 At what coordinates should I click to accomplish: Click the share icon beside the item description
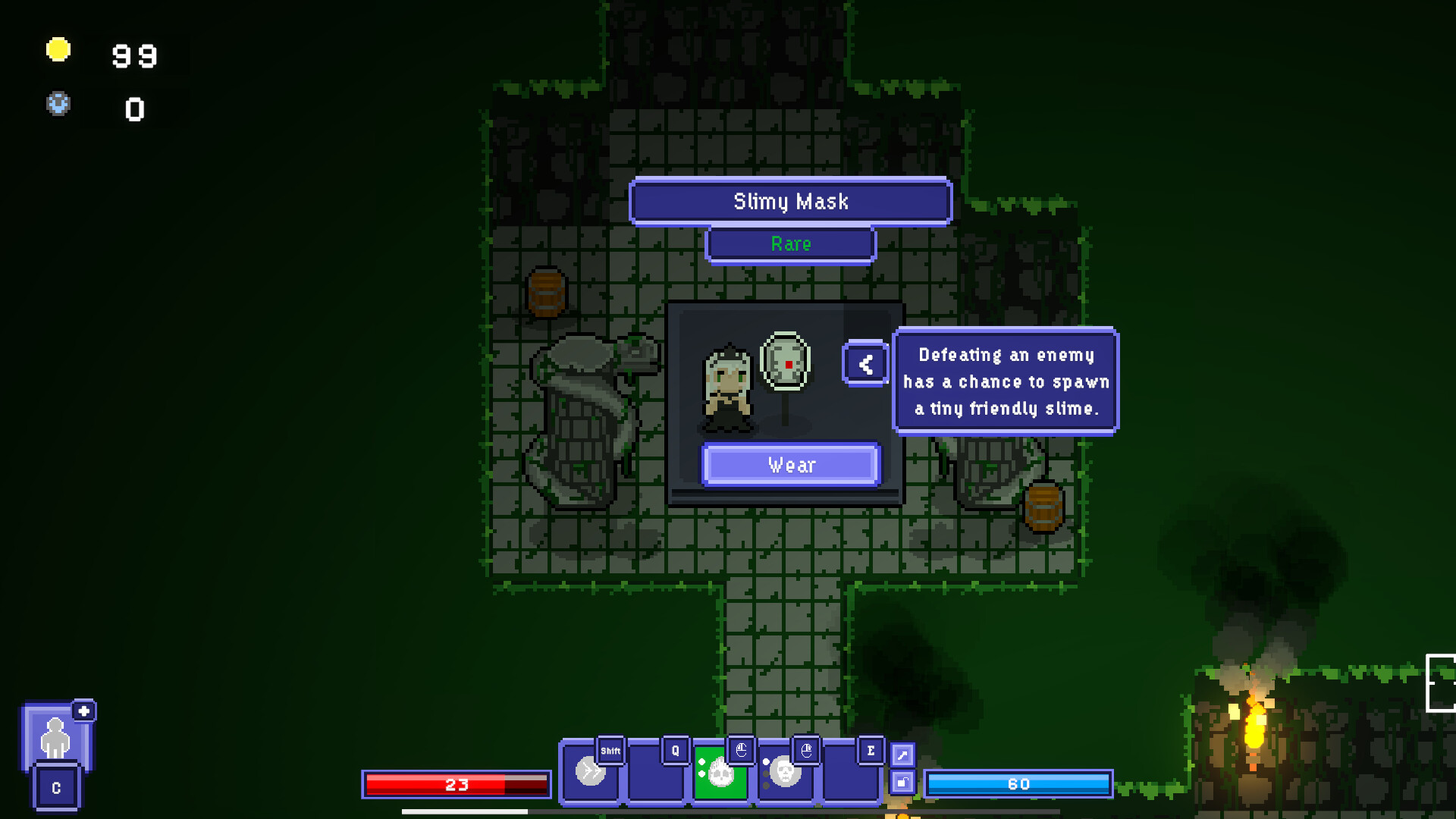click(866, 363)
